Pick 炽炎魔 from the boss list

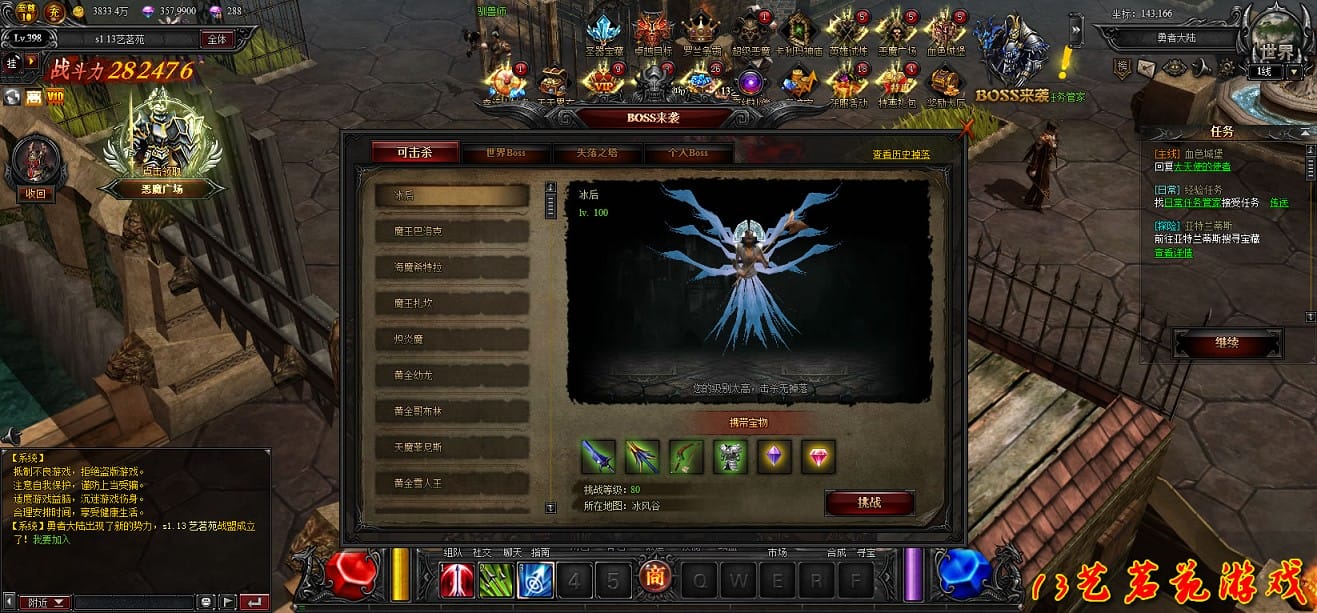coord(451,339)
